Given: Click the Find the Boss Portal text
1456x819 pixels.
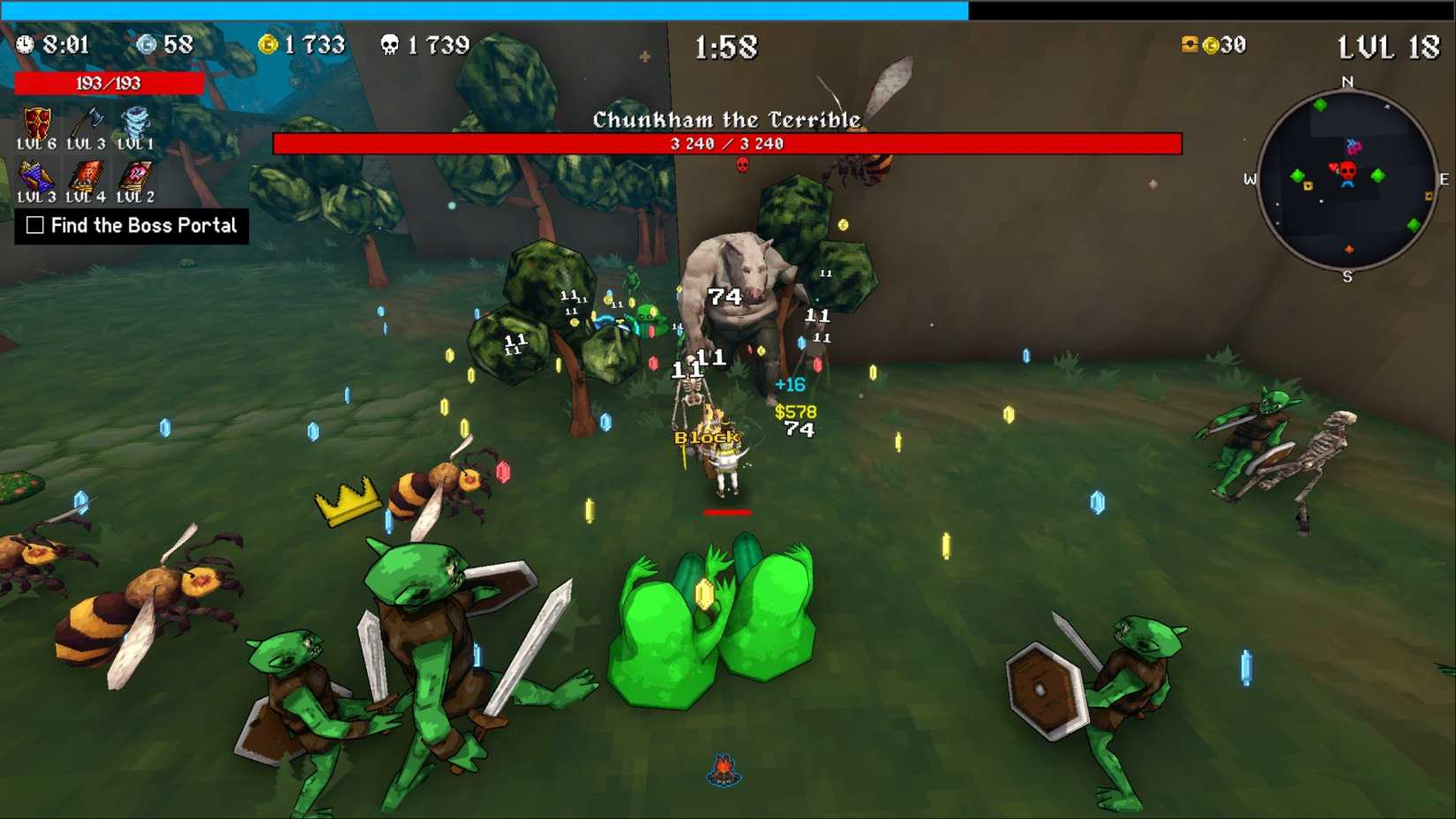Looking at the screenshot, I should [144, 226].
